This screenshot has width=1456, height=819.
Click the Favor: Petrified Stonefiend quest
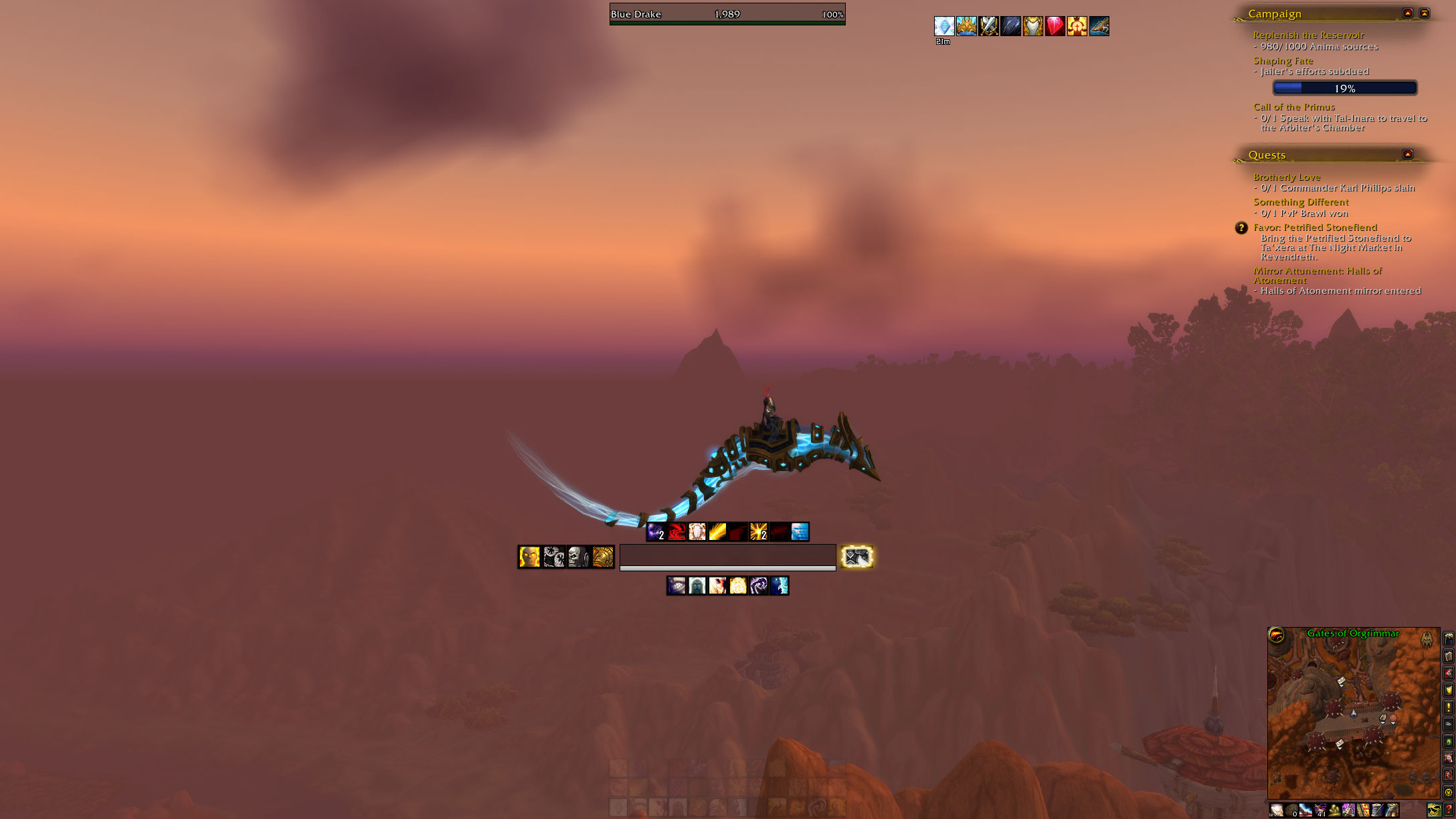1315,227
